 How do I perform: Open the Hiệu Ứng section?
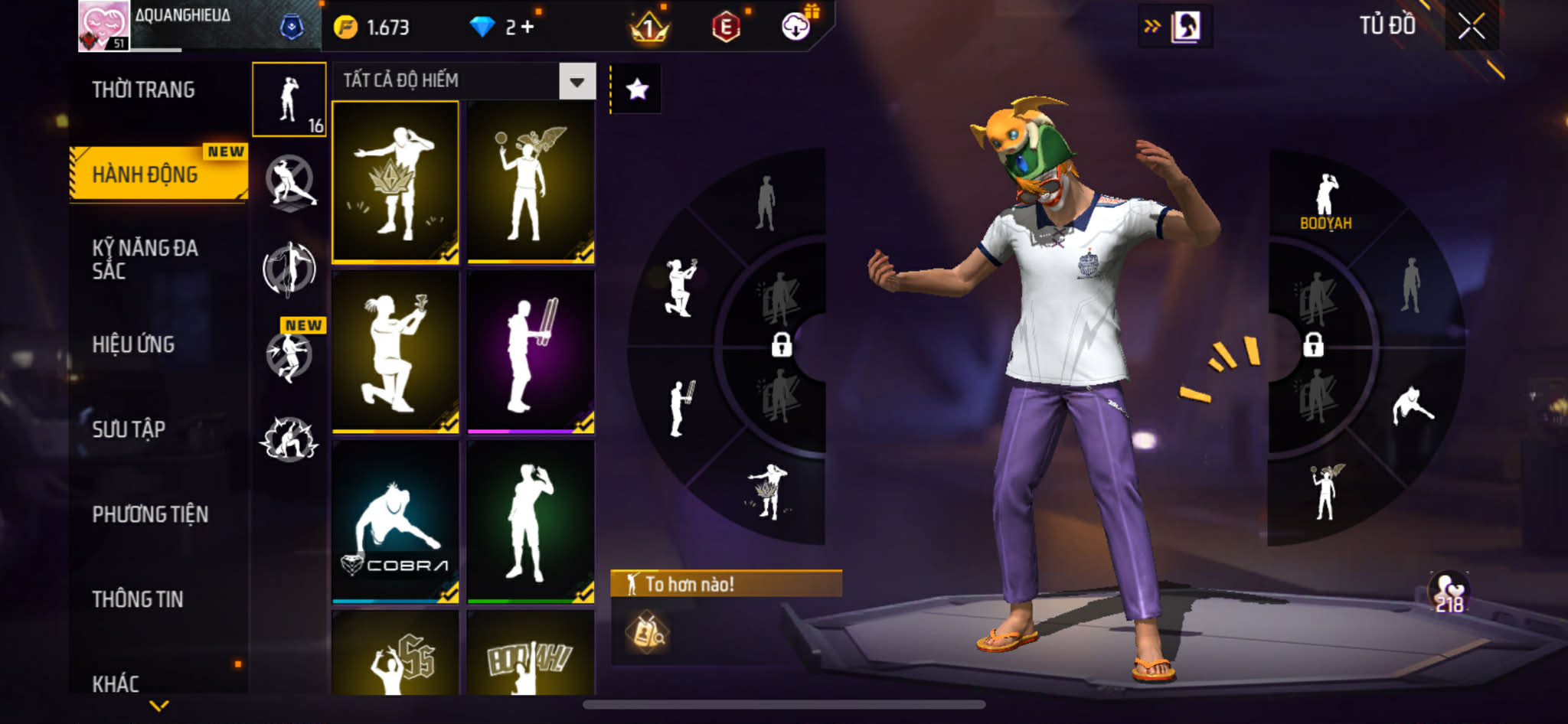[x=133, y=344]
